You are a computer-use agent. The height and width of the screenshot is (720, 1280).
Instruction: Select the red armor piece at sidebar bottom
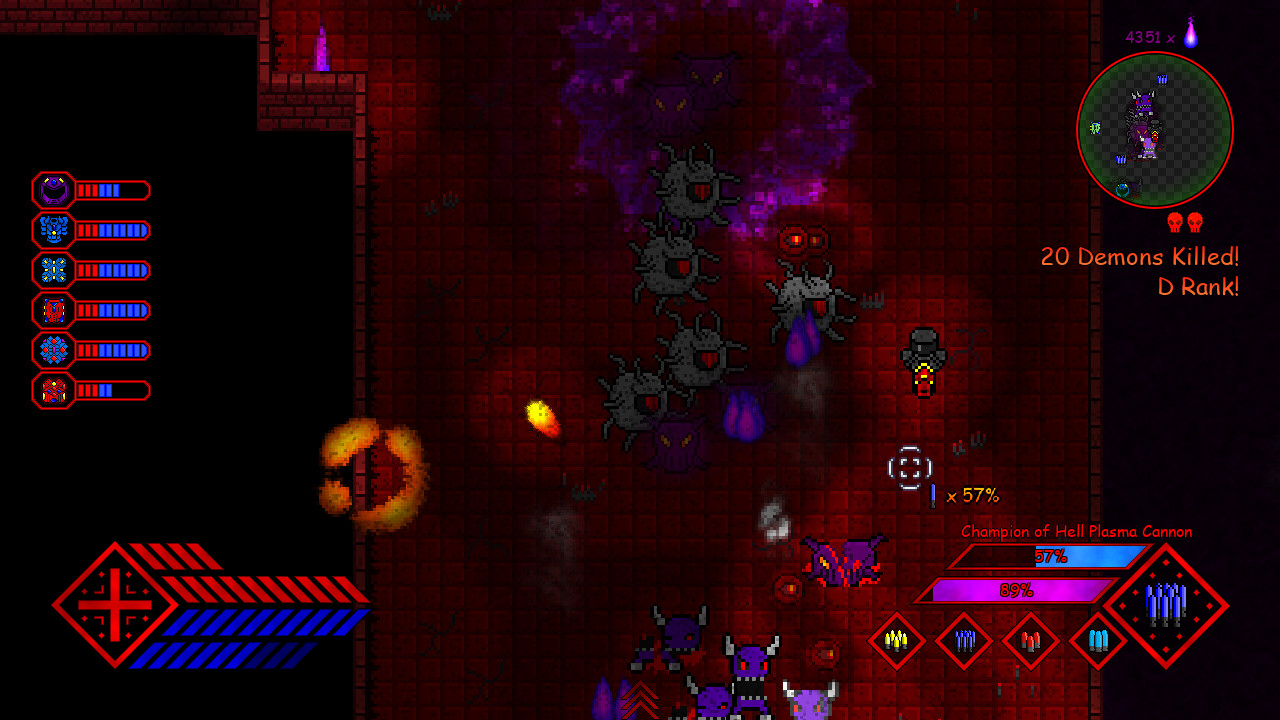(52, 390)
